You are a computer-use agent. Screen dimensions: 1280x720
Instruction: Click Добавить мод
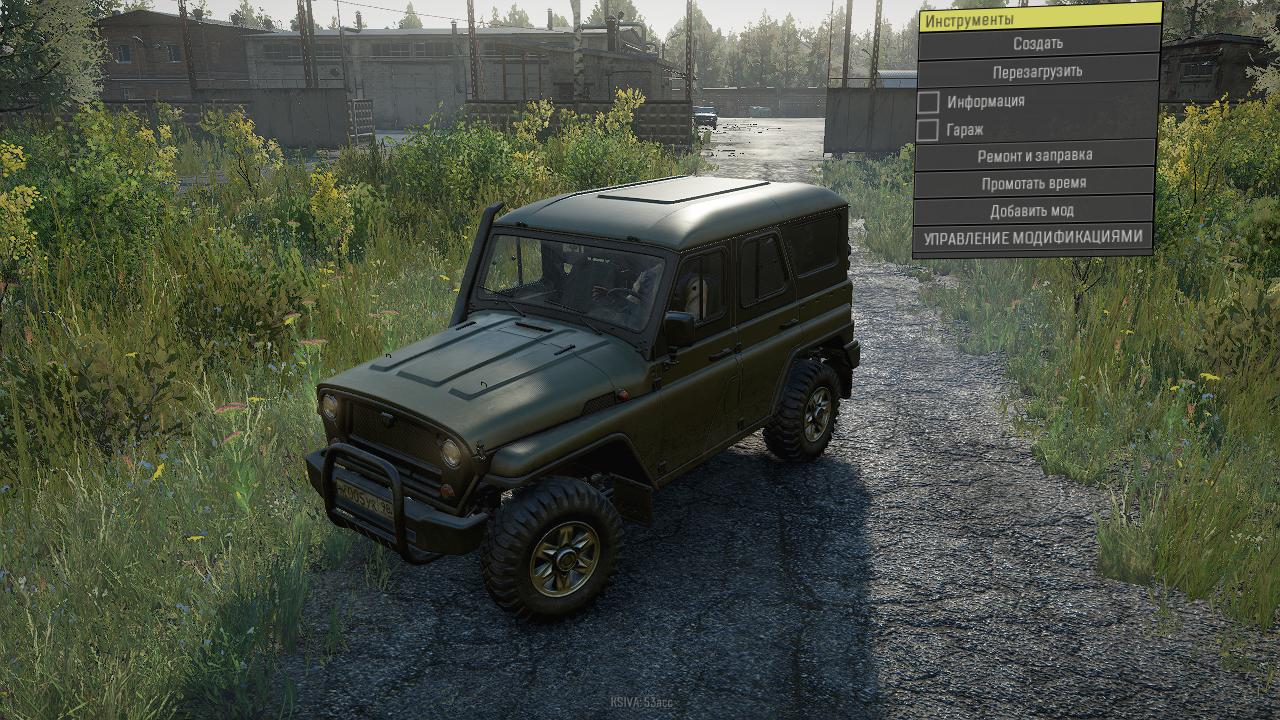(x=1032, y=211)
